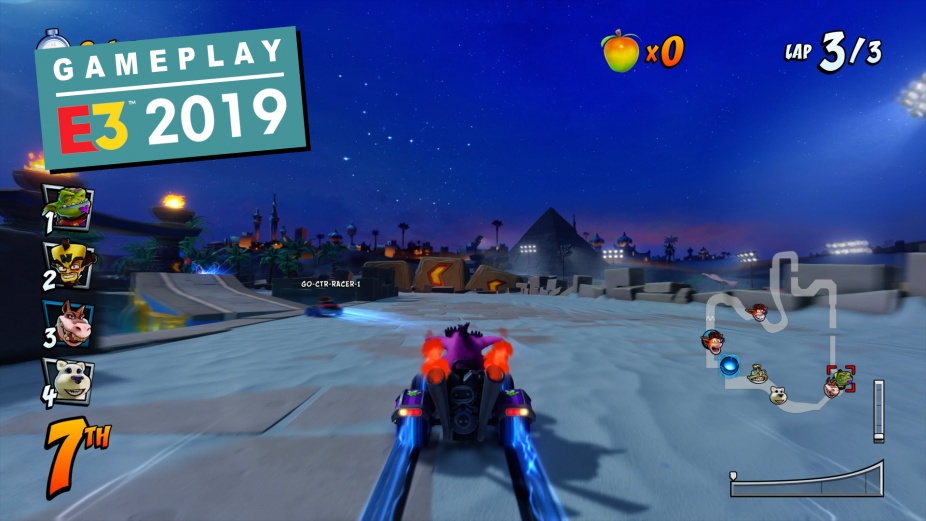Choose the third-place racer portrait

pyautogui.click(x=72, y=322)
